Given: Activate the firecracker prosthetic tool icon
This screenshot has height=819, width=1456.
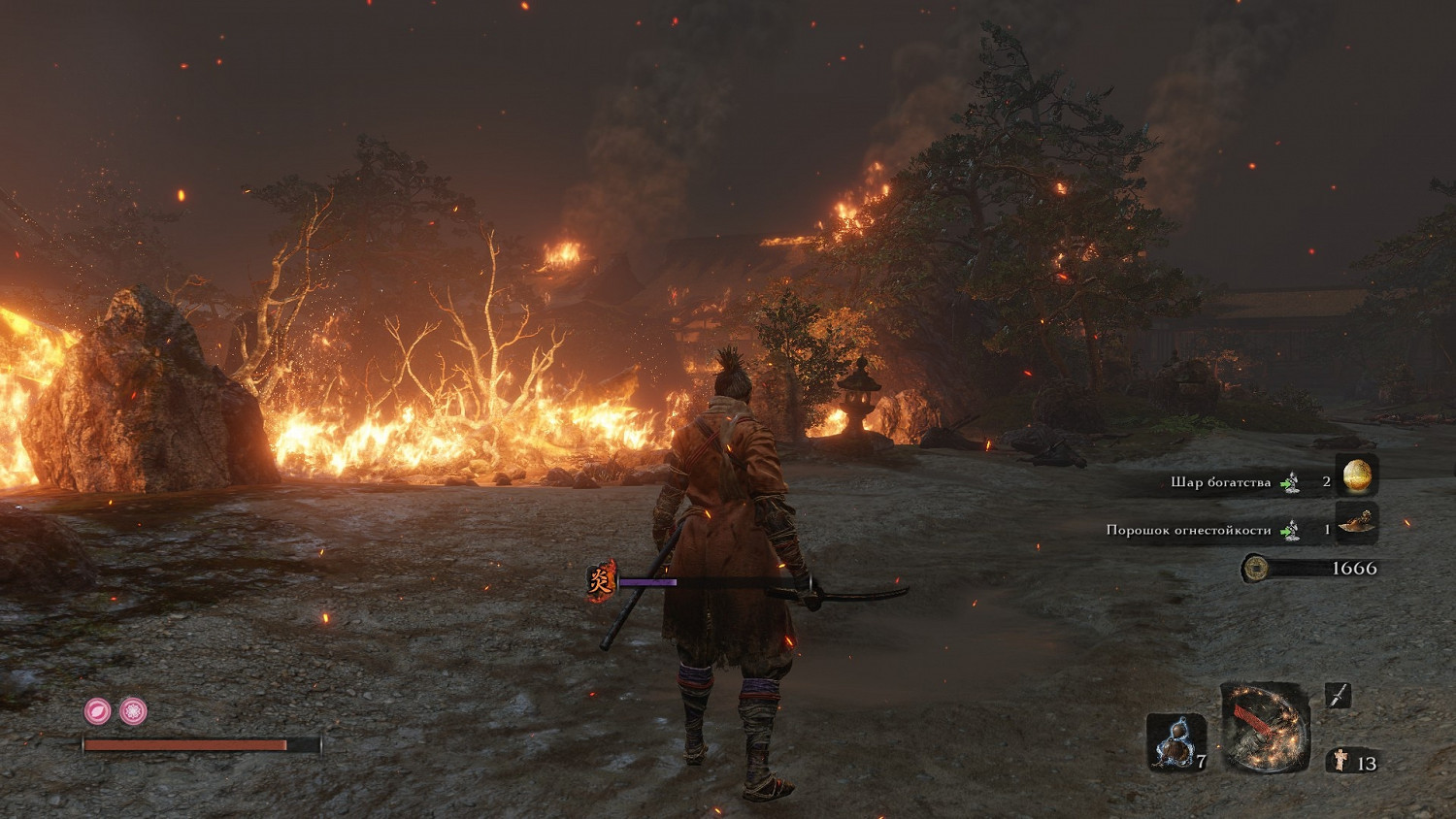Looking at the screenshot, I should [x=1265, y=728].
